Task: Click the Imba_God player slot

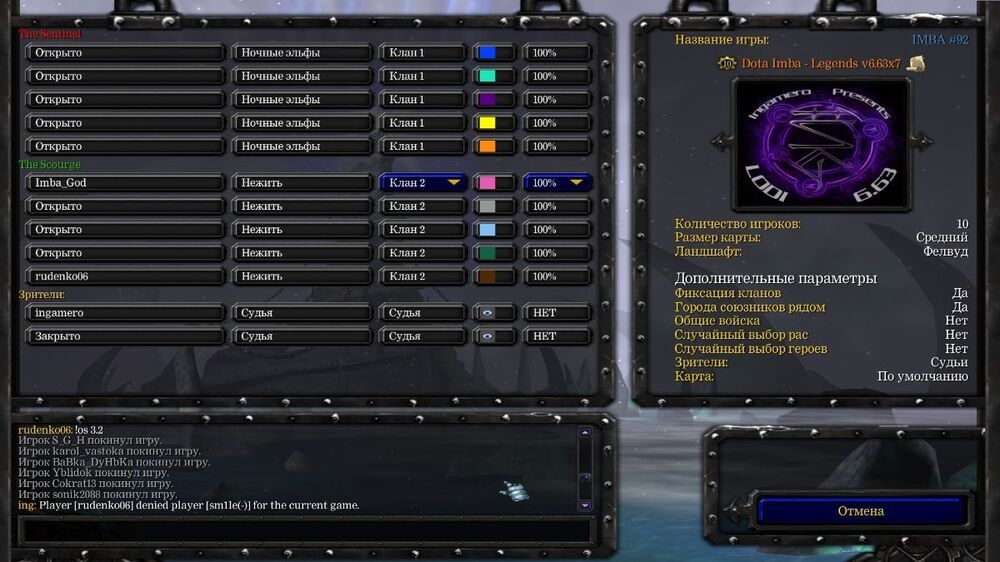Action: coord(125,183)
